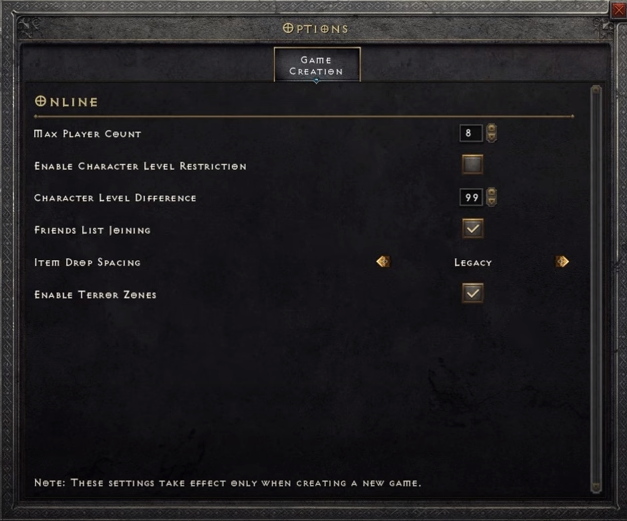Toggle Enable Character Level Restriction checkbox

472,165
